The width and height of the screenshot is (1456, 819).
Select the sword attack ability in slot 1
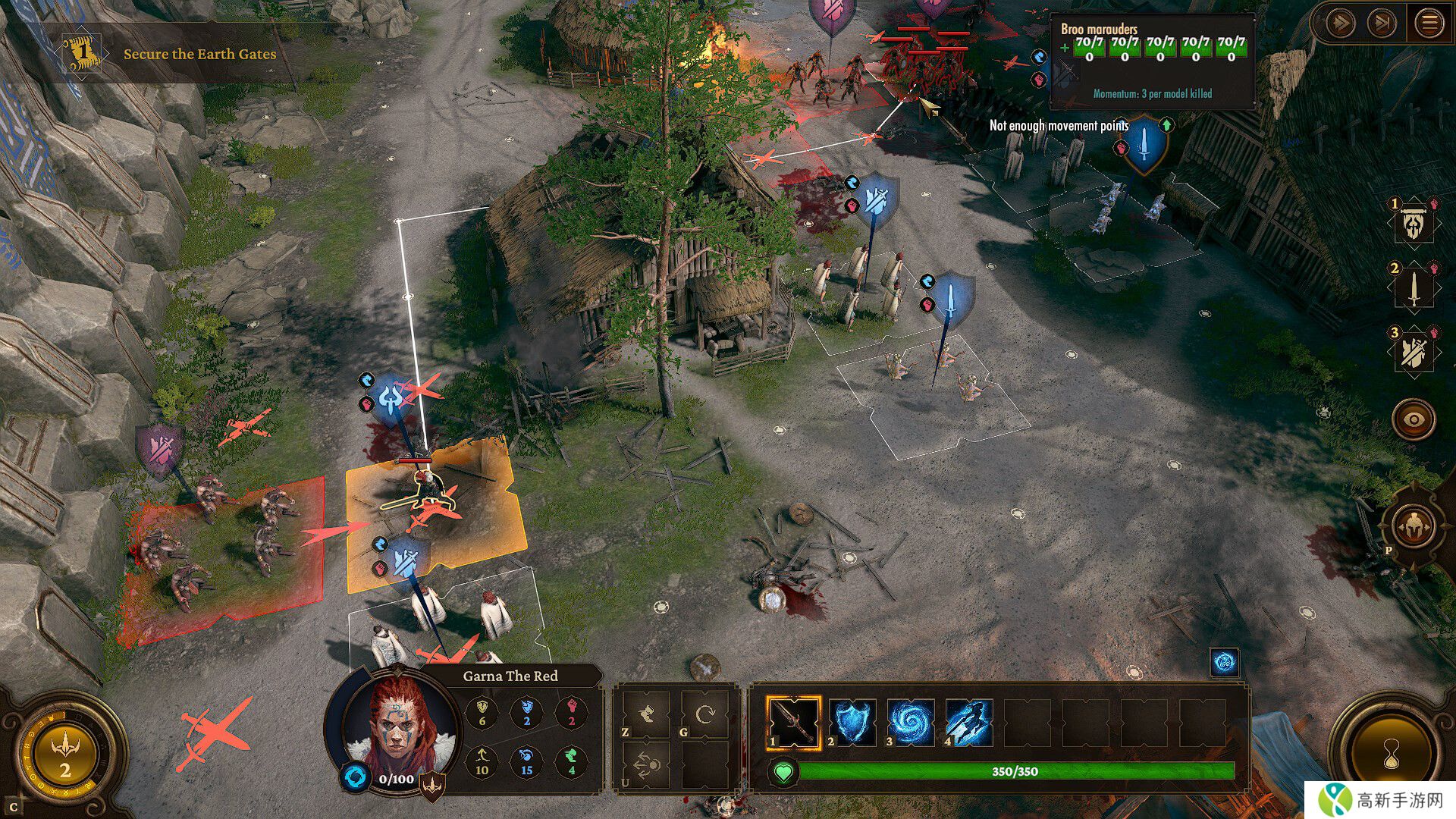pyautogui.click(x=793, y=723)
